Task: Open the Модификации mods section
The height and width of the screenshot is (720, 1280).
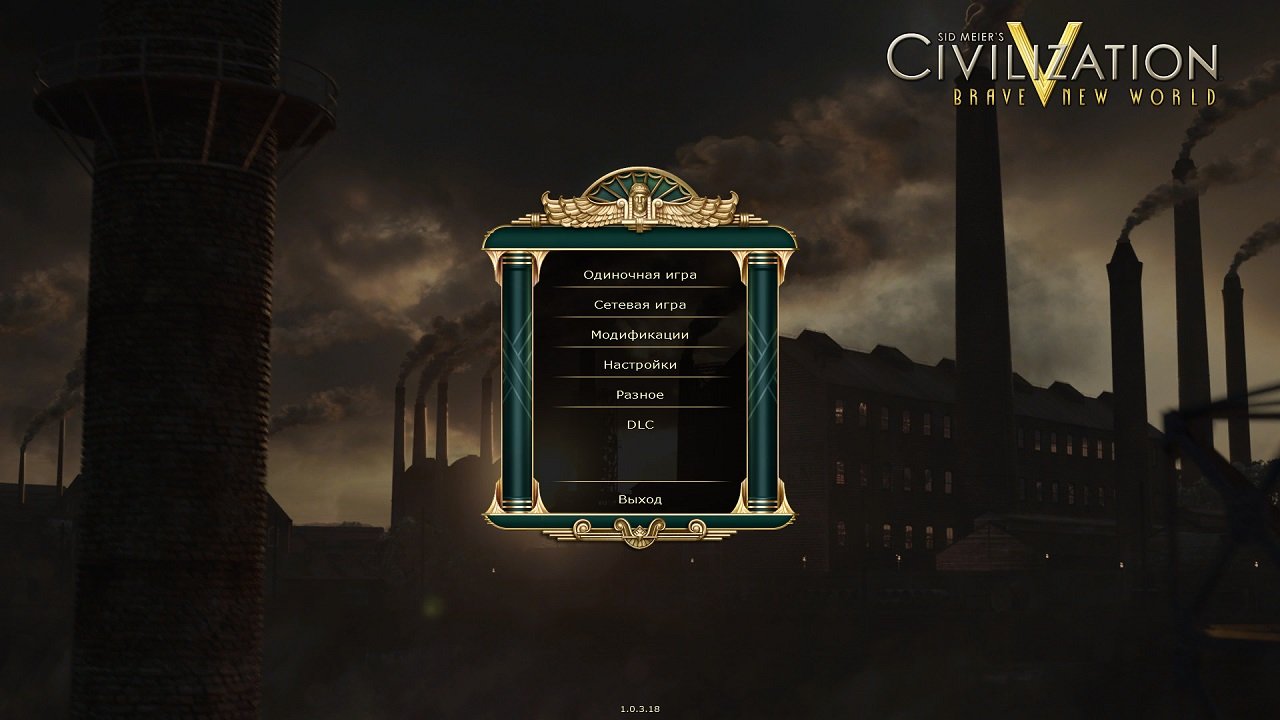Action: (640, 334)
